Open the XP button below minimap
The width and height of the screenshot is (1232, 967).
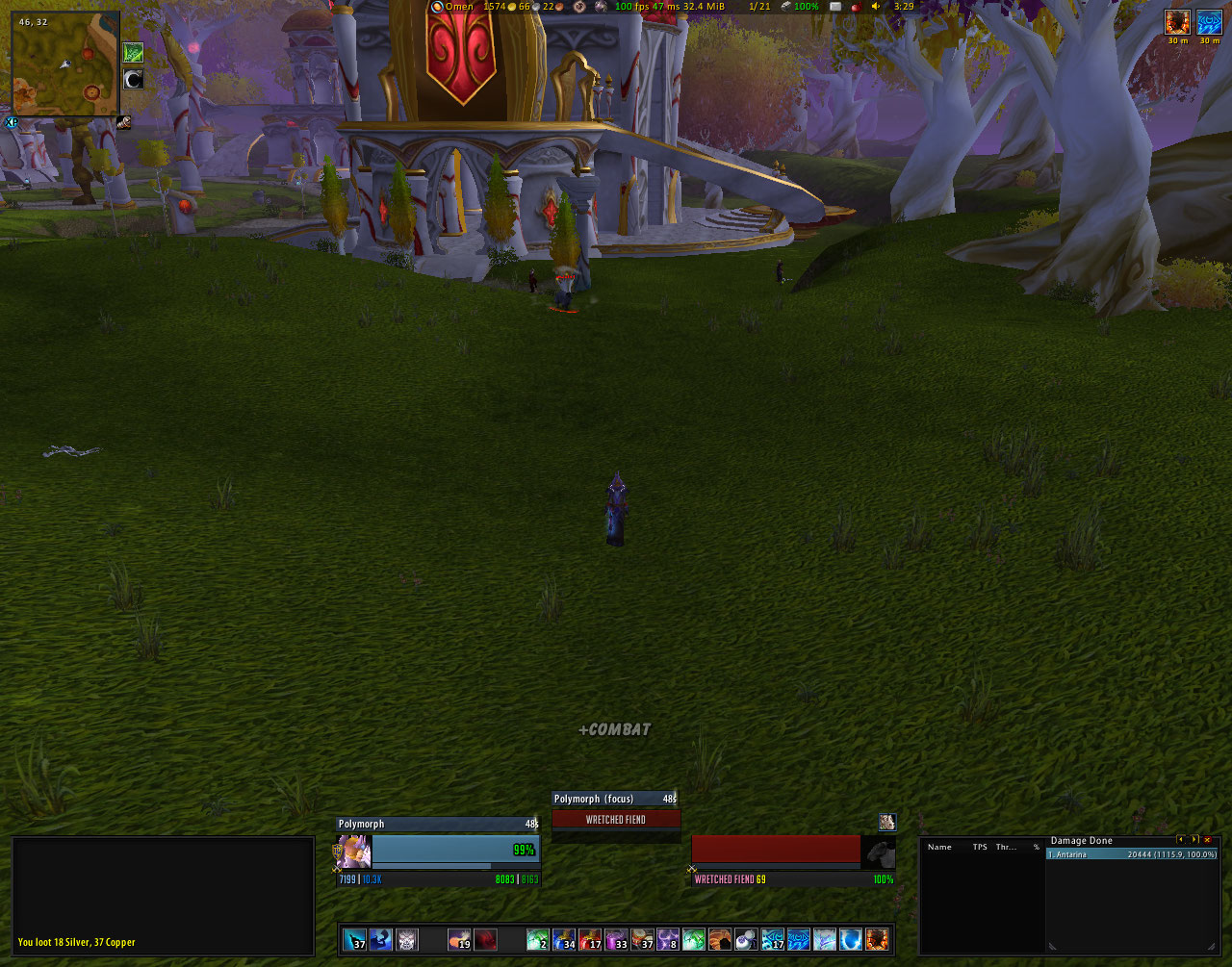12,122
